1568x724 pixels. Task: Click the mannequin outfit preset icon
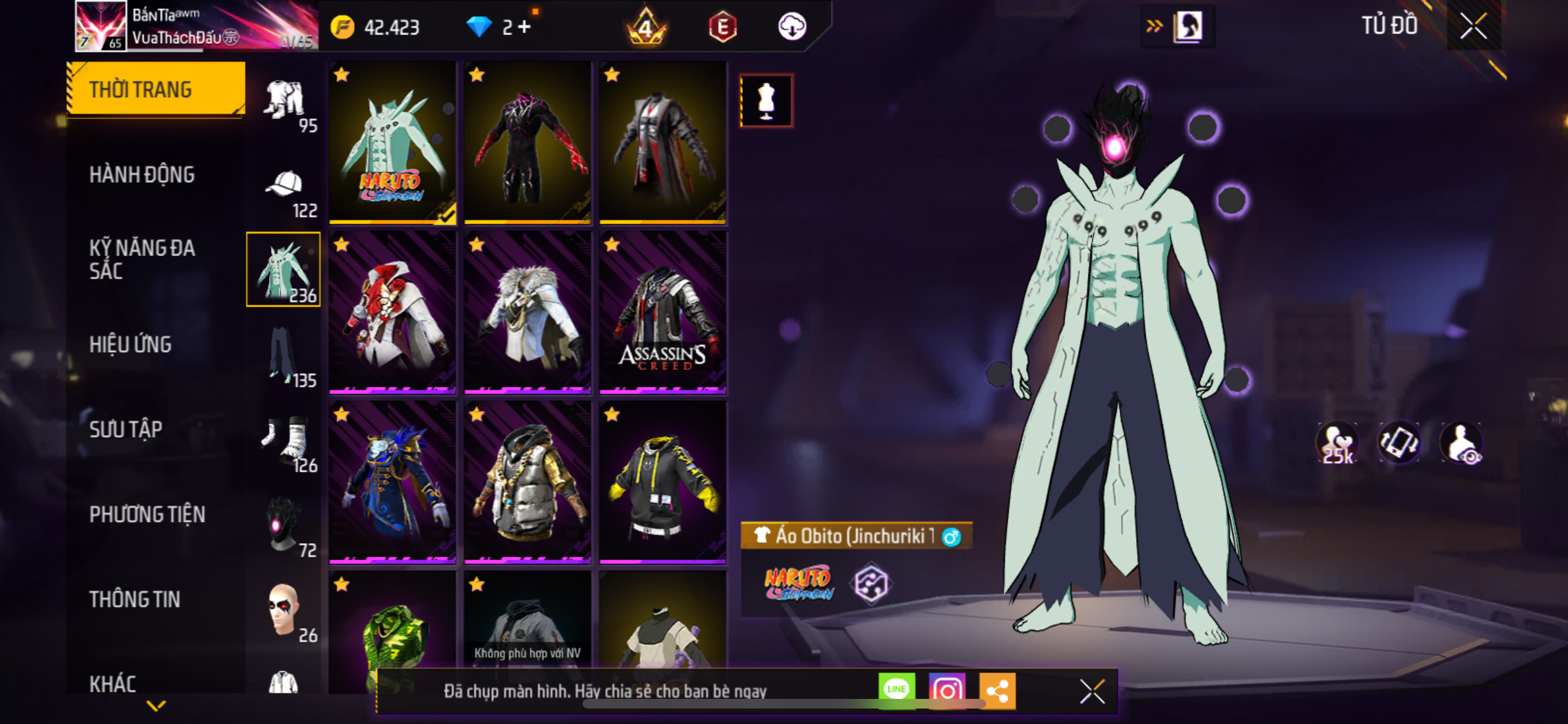(766, 101)
